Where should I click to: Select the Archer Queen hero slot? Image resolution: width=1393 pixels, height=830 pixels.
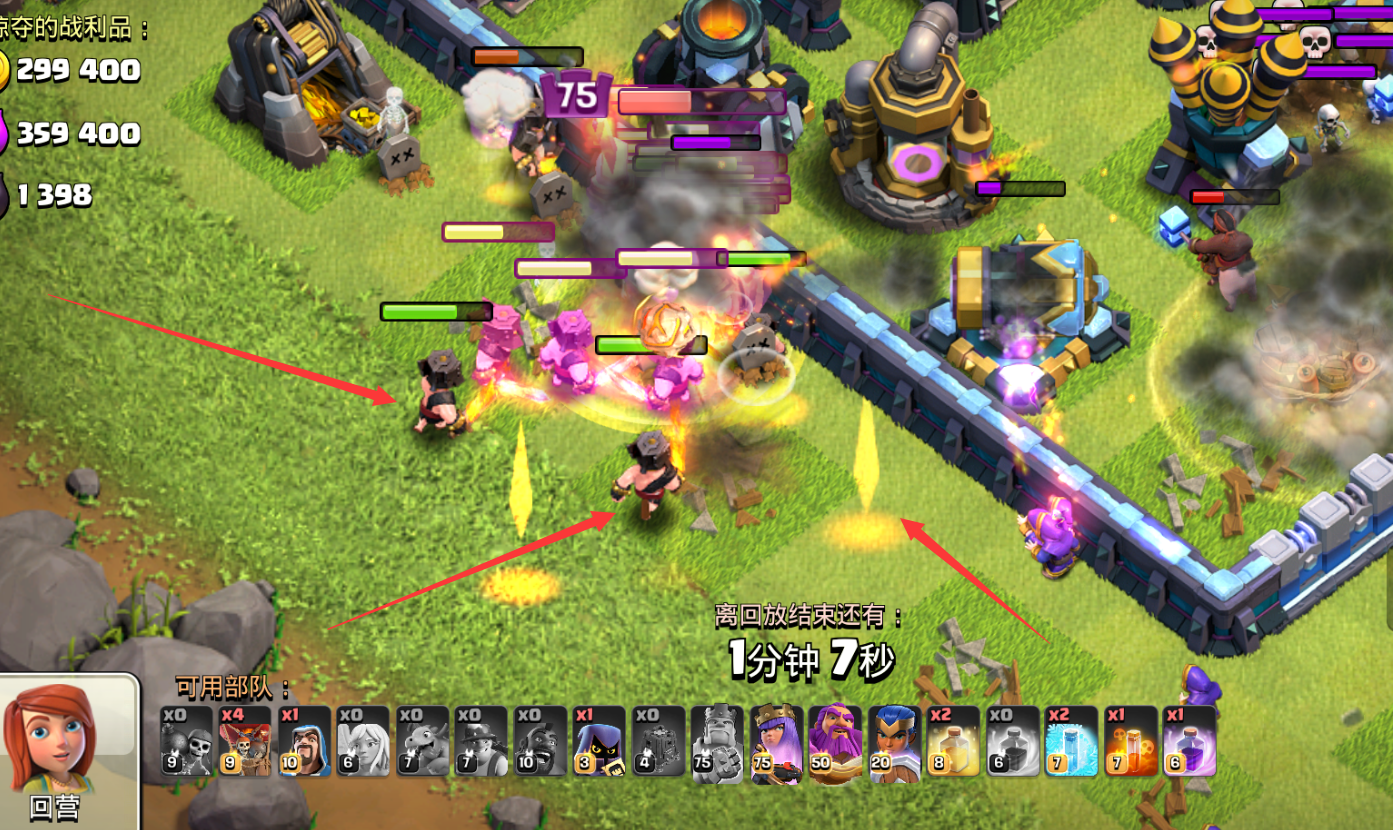[x=777, y=741]
